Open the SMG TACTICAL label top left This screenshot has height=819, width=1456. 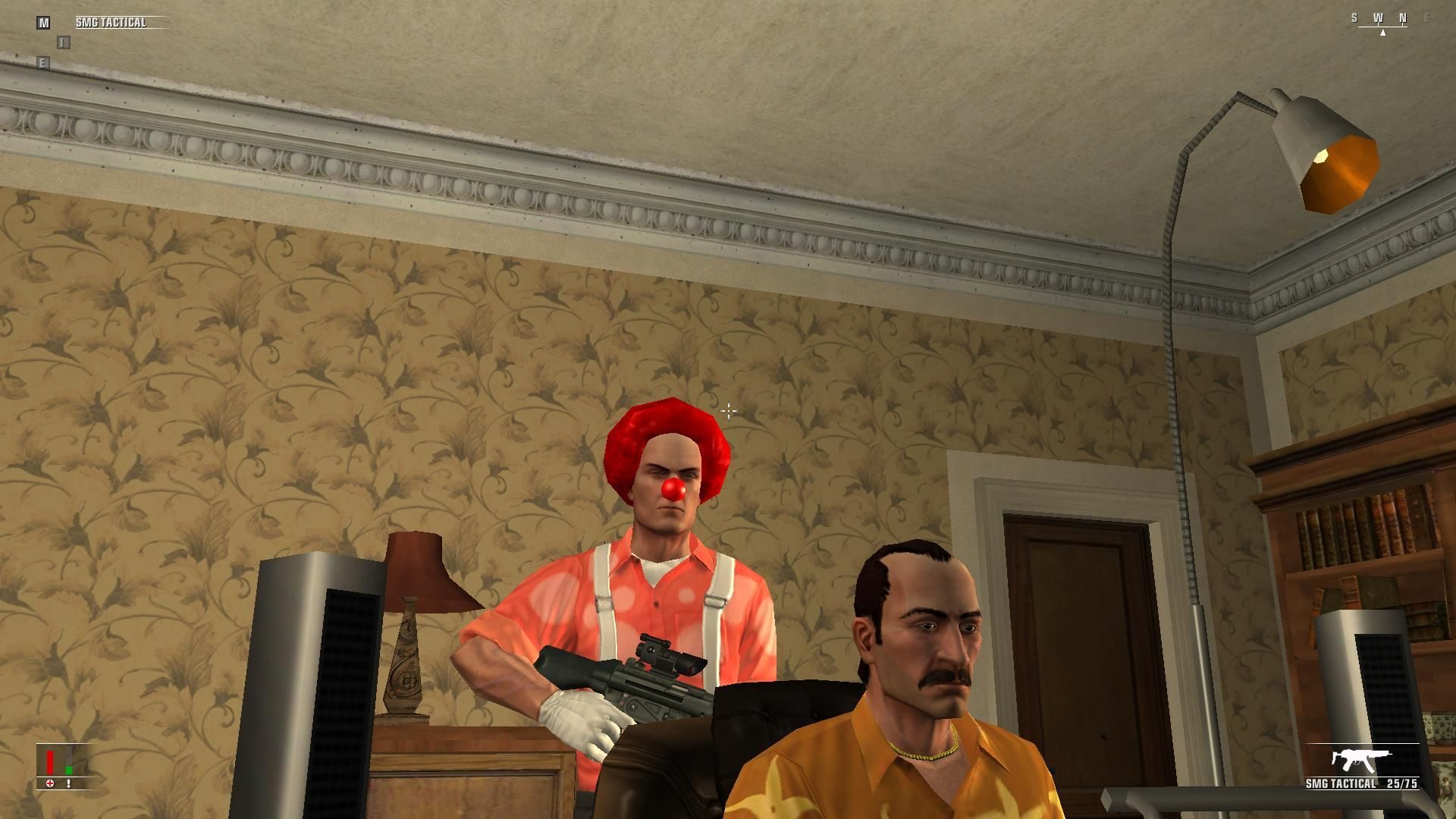pyautogui.click(x=111, y=22)
